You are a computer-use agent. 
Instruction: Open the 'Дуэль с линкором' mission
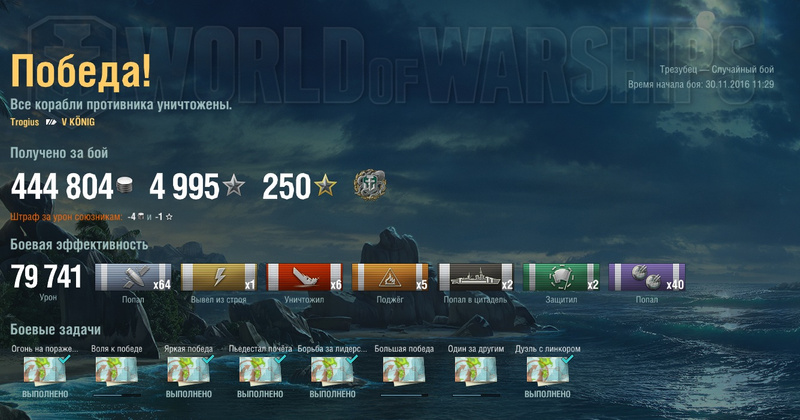[x=549, y=372]
